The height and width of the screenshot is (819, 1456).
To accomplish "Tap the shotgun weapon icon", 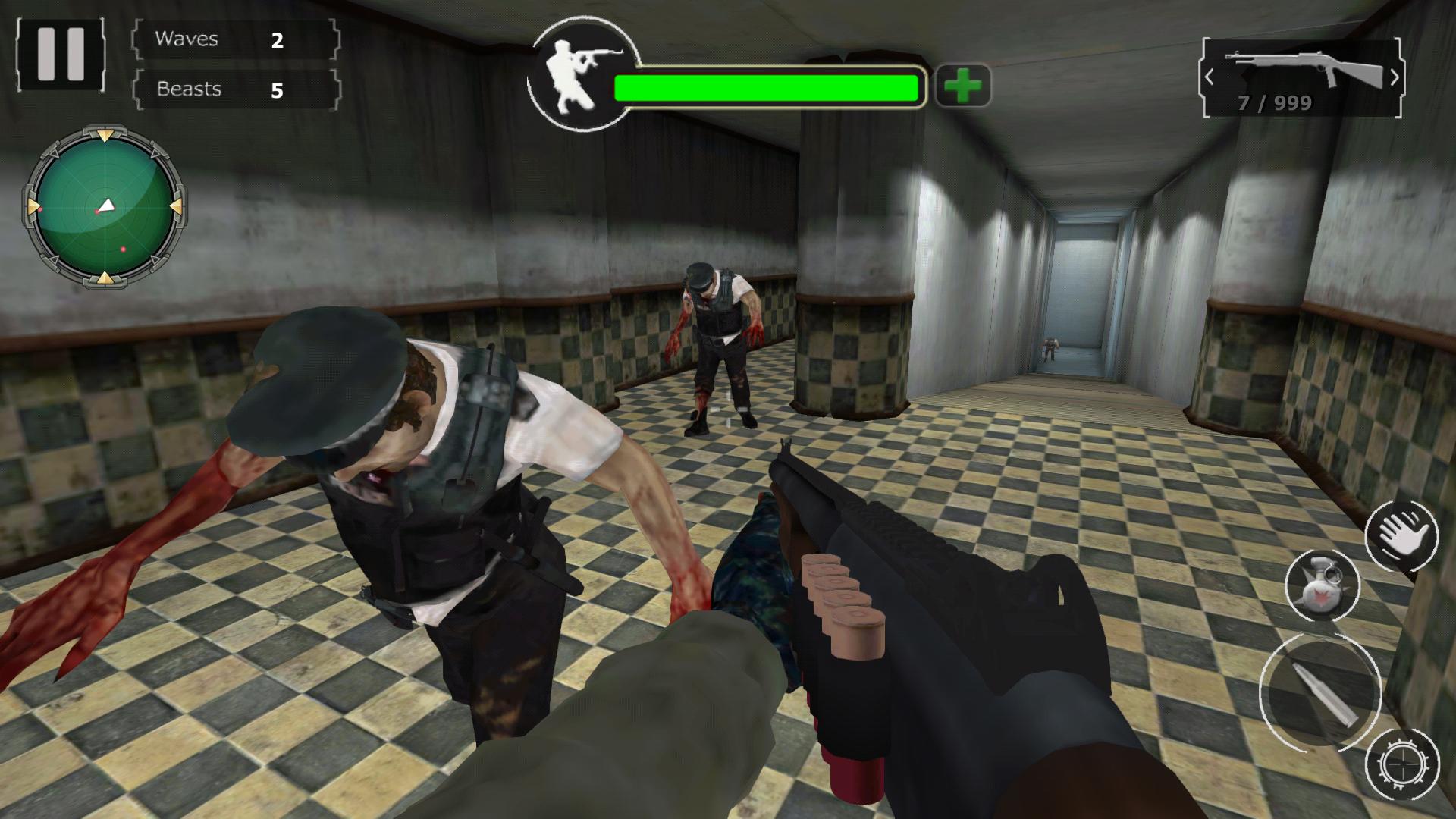I will [1301, 68].
